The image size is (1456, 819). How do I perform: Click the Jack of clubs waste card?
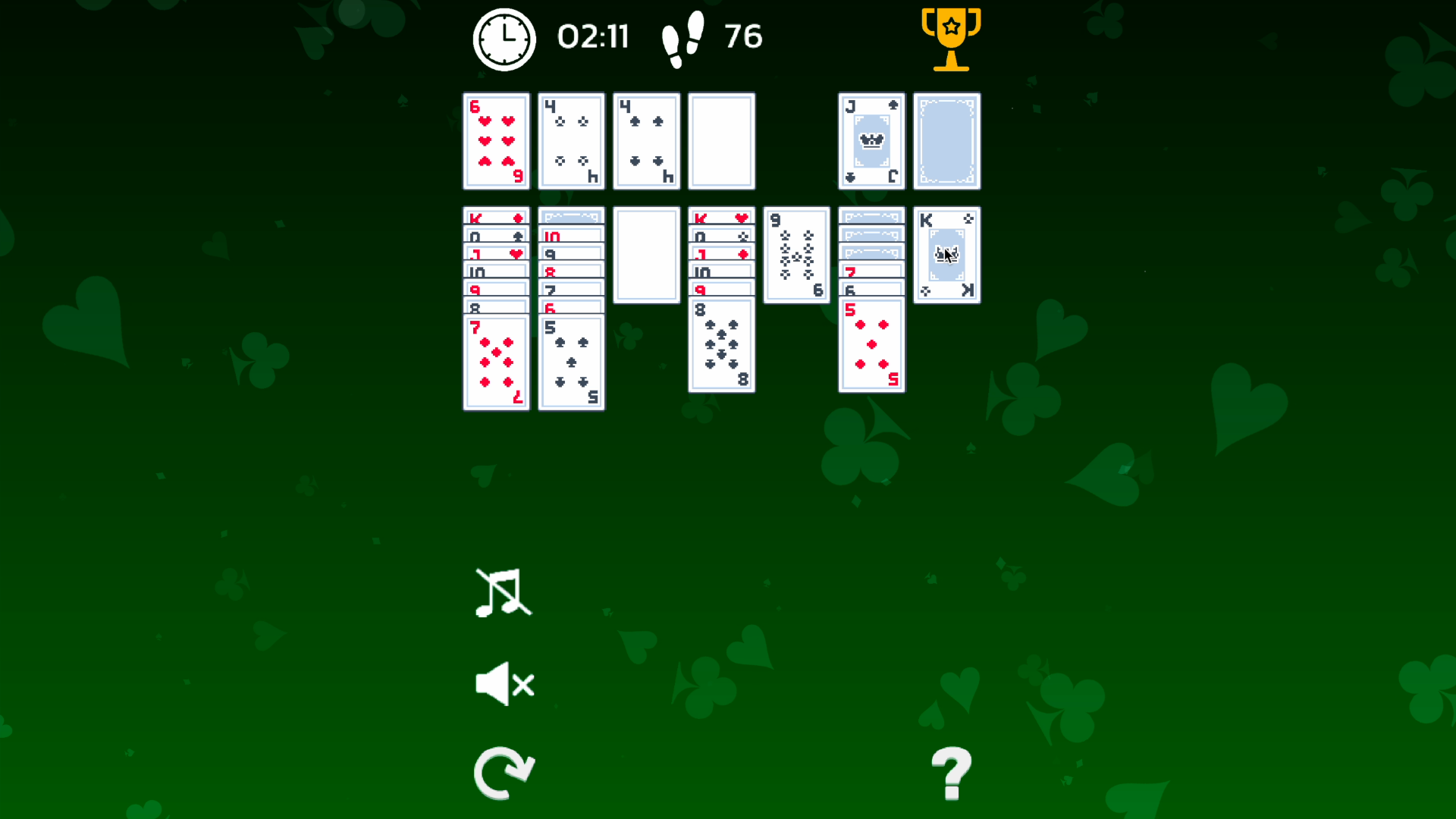(x=871, y=141)
